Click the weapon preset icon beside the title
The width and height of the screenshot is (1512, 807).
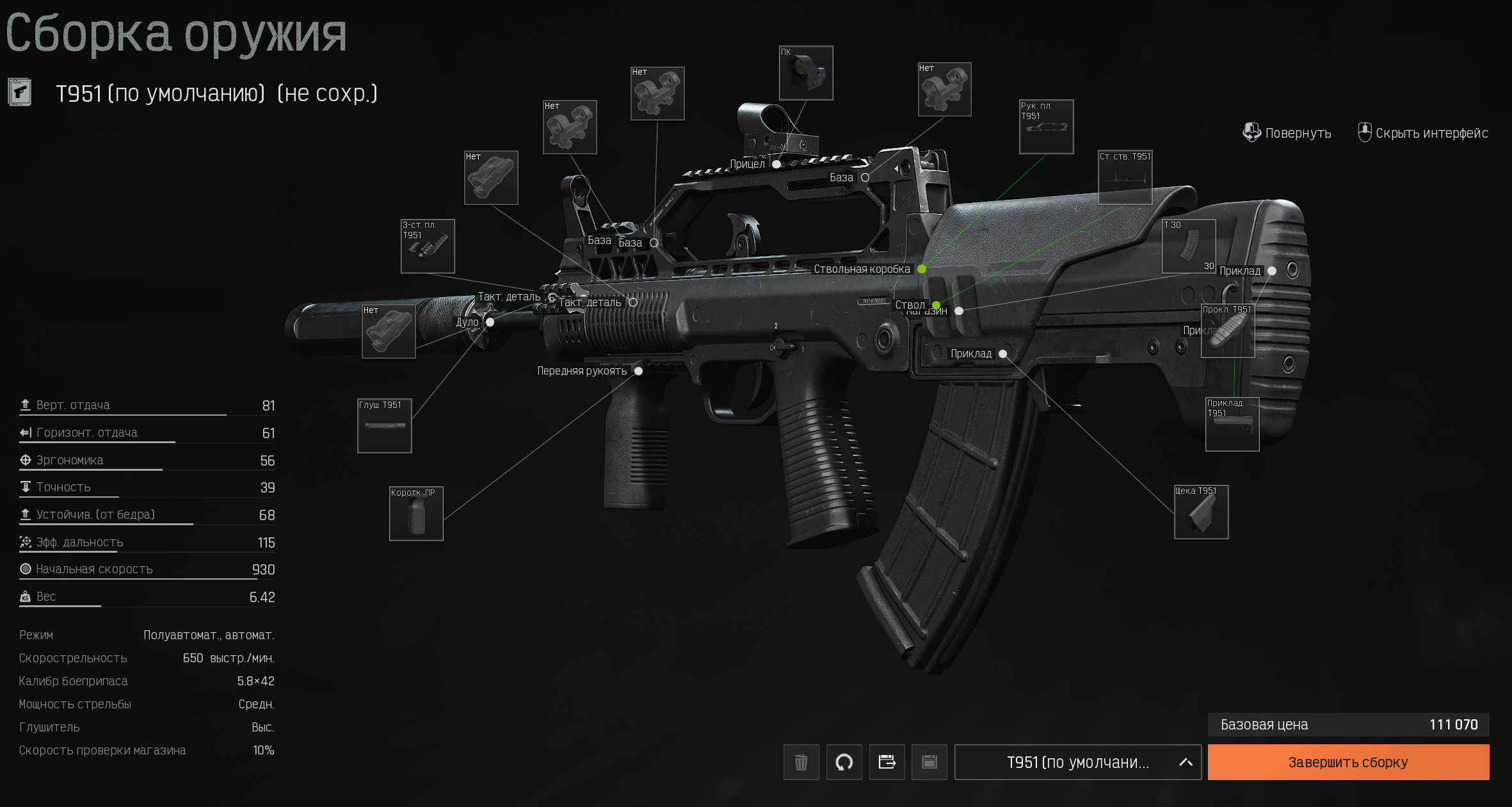pos(20,93)
